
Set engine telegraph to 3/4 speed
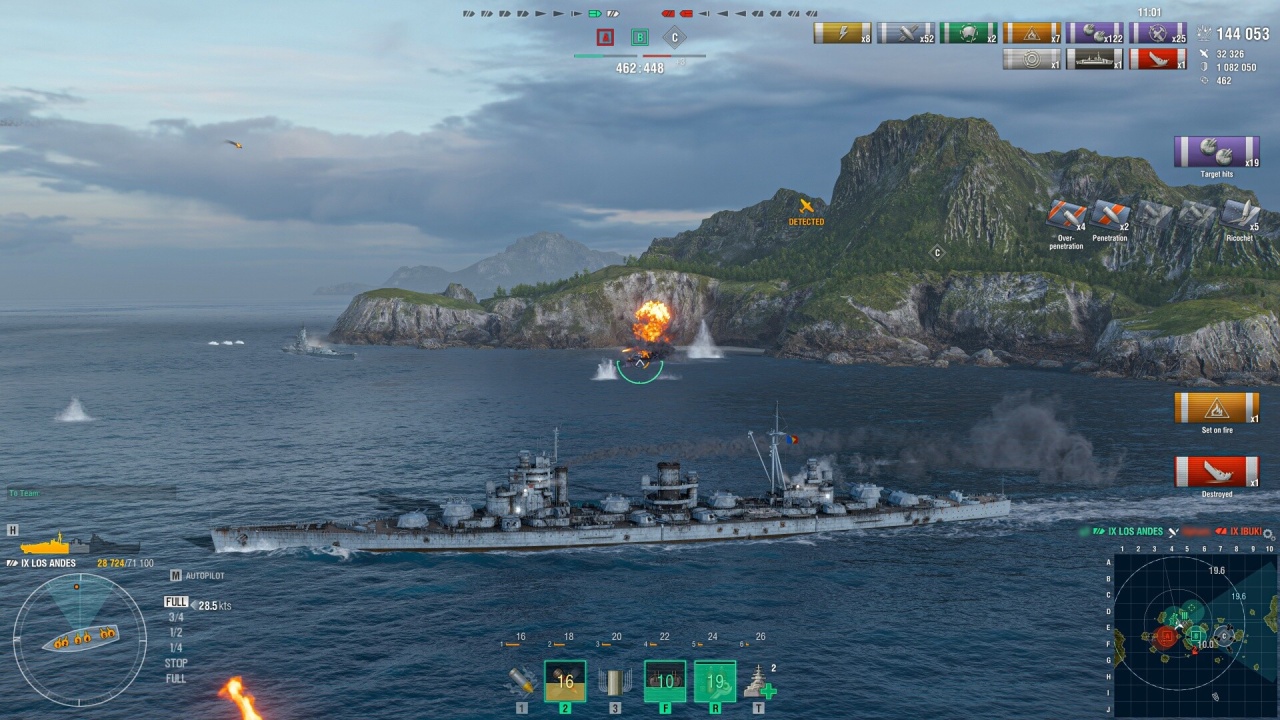[x=176, y=618]
